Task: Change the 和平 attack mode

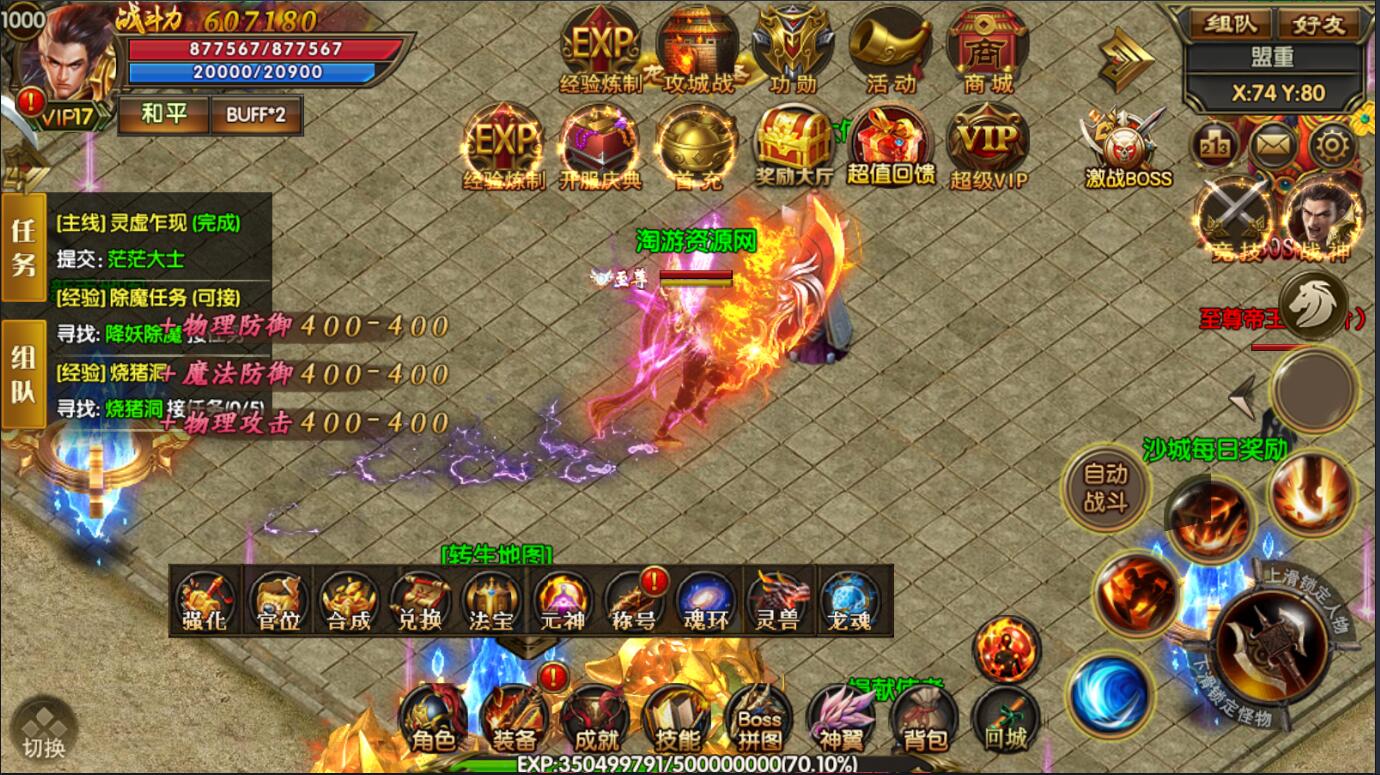Action: (x=164, y=114)
